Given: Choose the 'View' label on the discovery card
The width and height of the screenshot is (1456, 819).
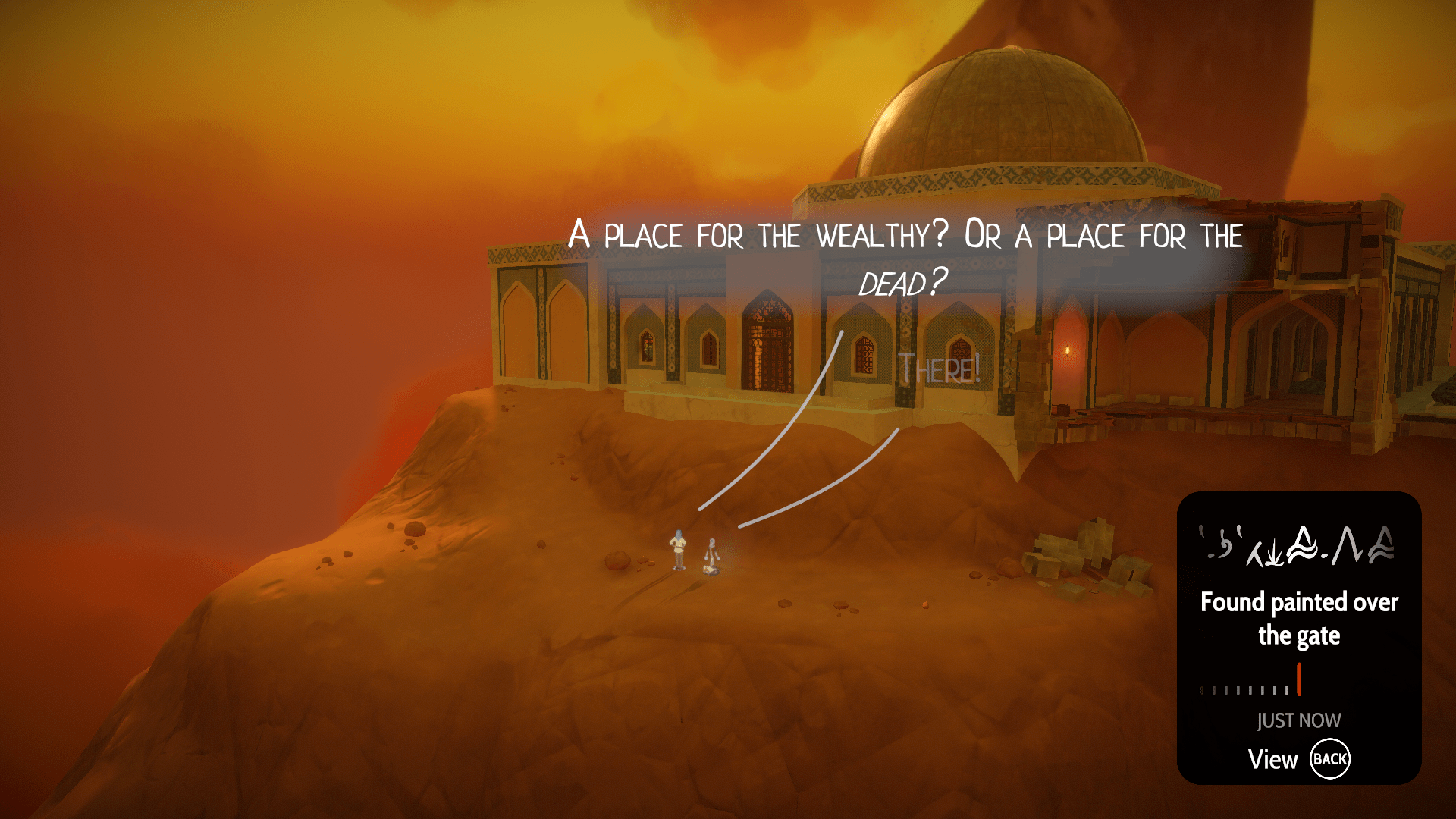Looking at the screenshot, I should [1272, 759].
